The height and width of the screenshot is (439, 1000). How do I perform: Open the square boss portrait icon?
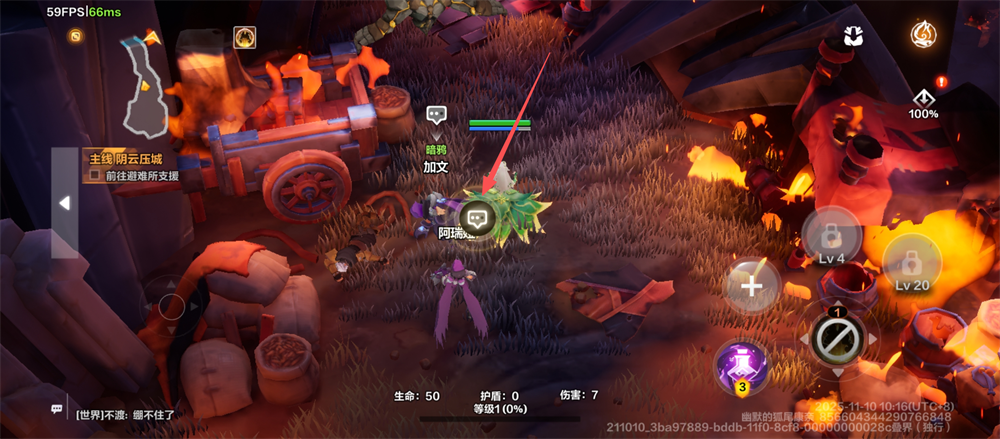click(x=244, y=38)
